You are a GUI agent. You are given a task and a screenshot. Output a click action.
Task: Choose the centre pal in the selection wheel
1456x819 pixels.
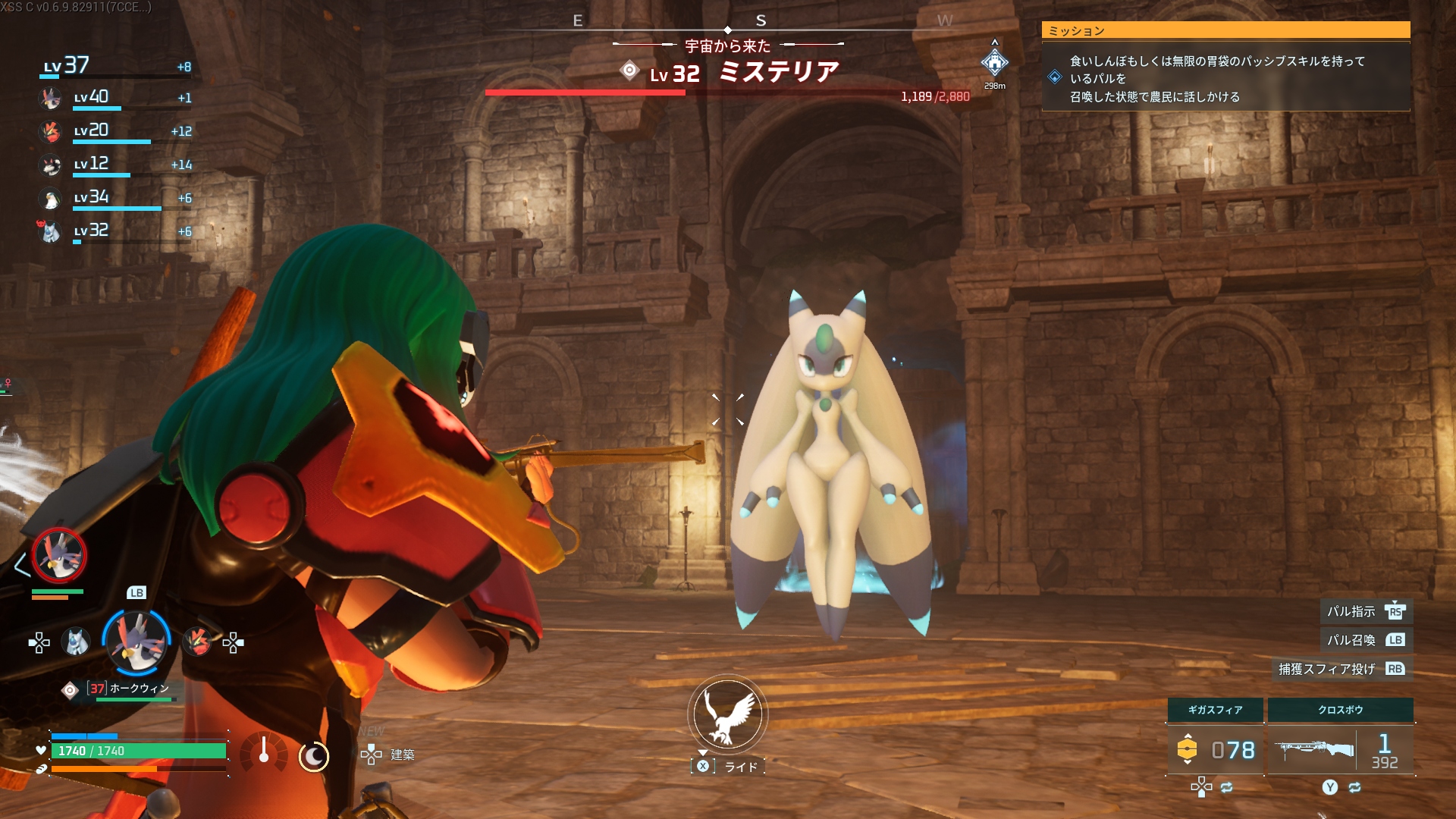136,642
